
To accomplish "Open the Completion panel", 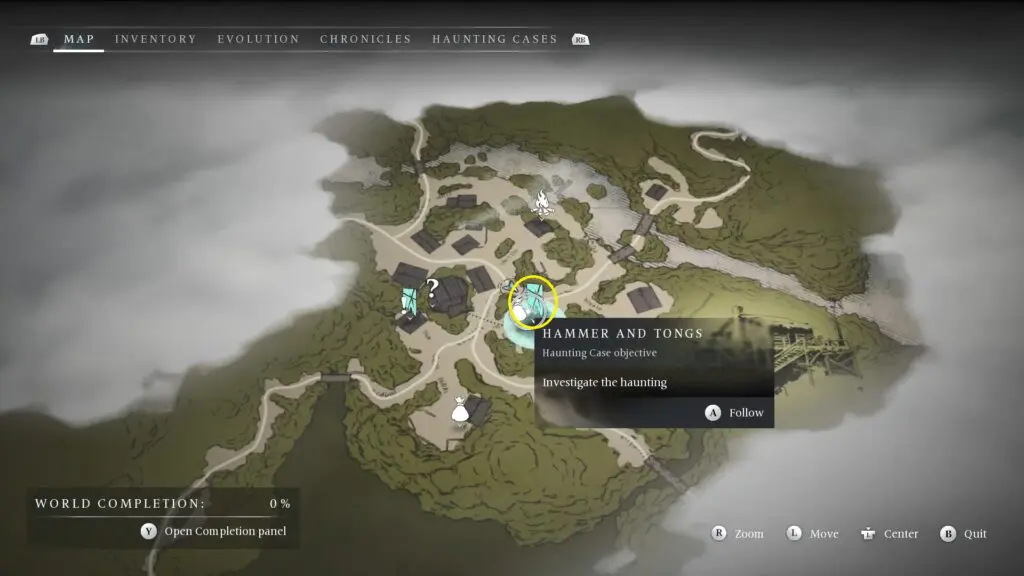I will [x=214, y=531].
